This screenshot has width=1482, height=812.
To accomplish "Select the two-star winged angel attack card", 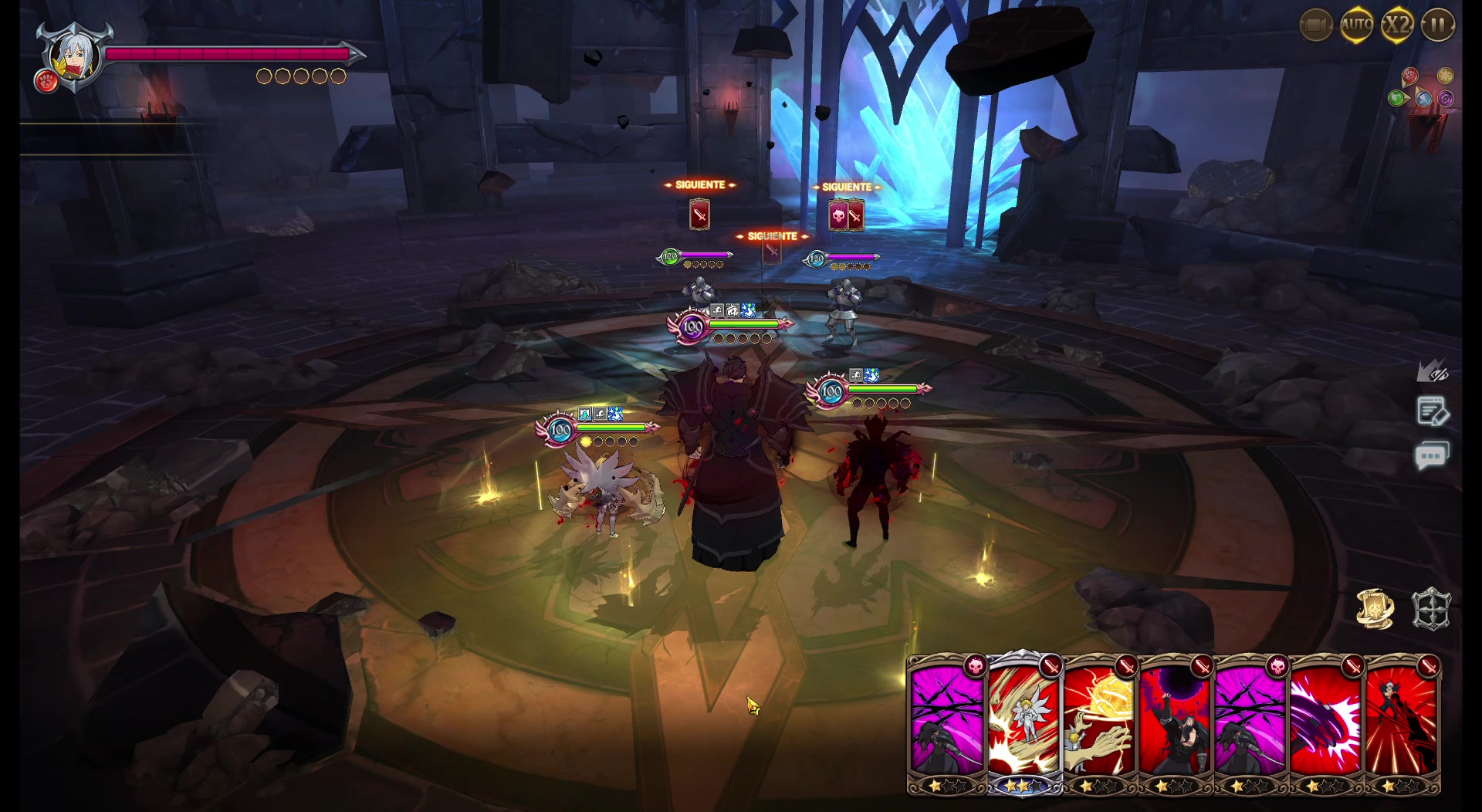I will coord(1023,722).
